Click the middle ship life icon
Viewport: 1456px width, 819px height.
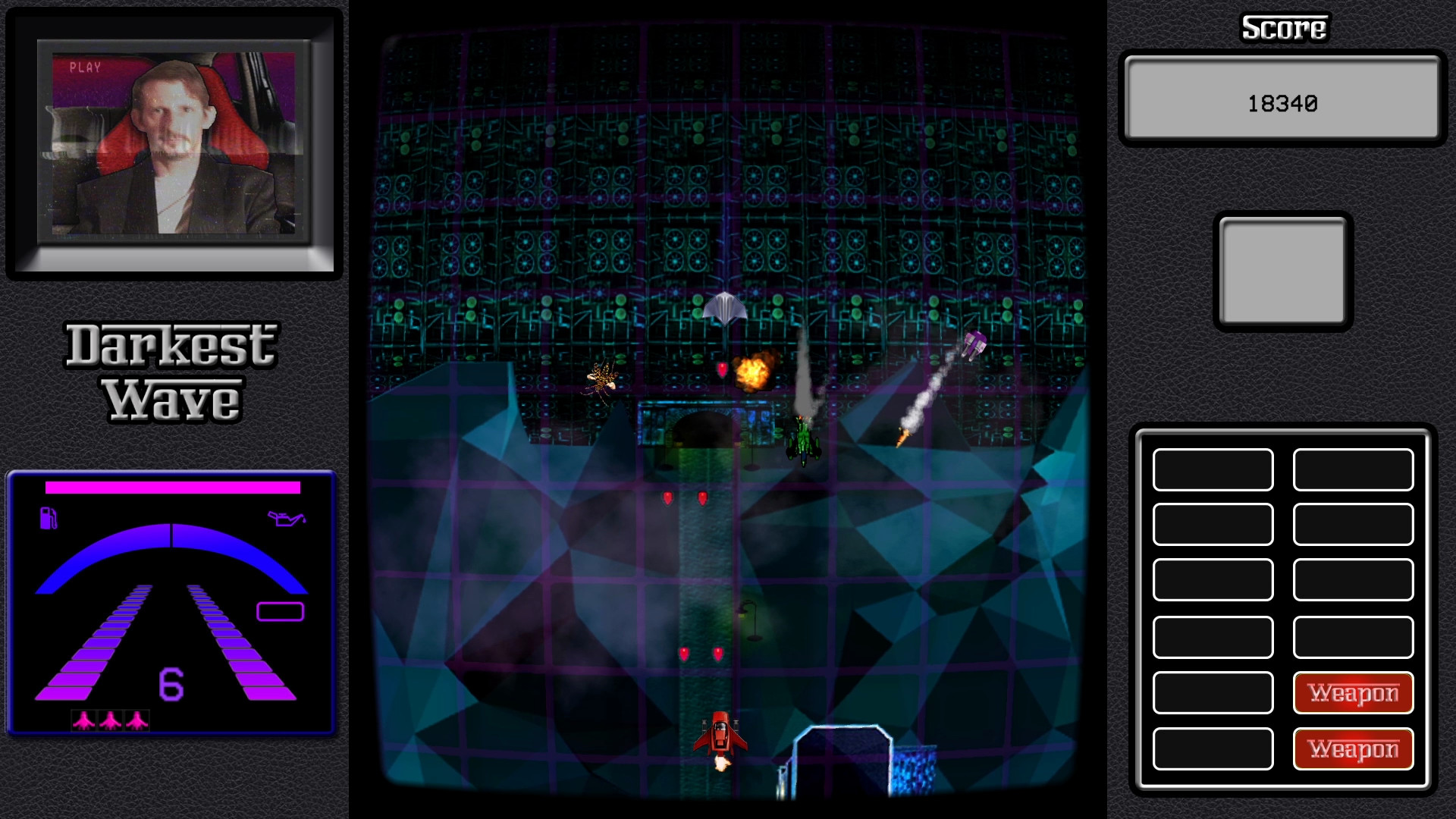point(110,722)
